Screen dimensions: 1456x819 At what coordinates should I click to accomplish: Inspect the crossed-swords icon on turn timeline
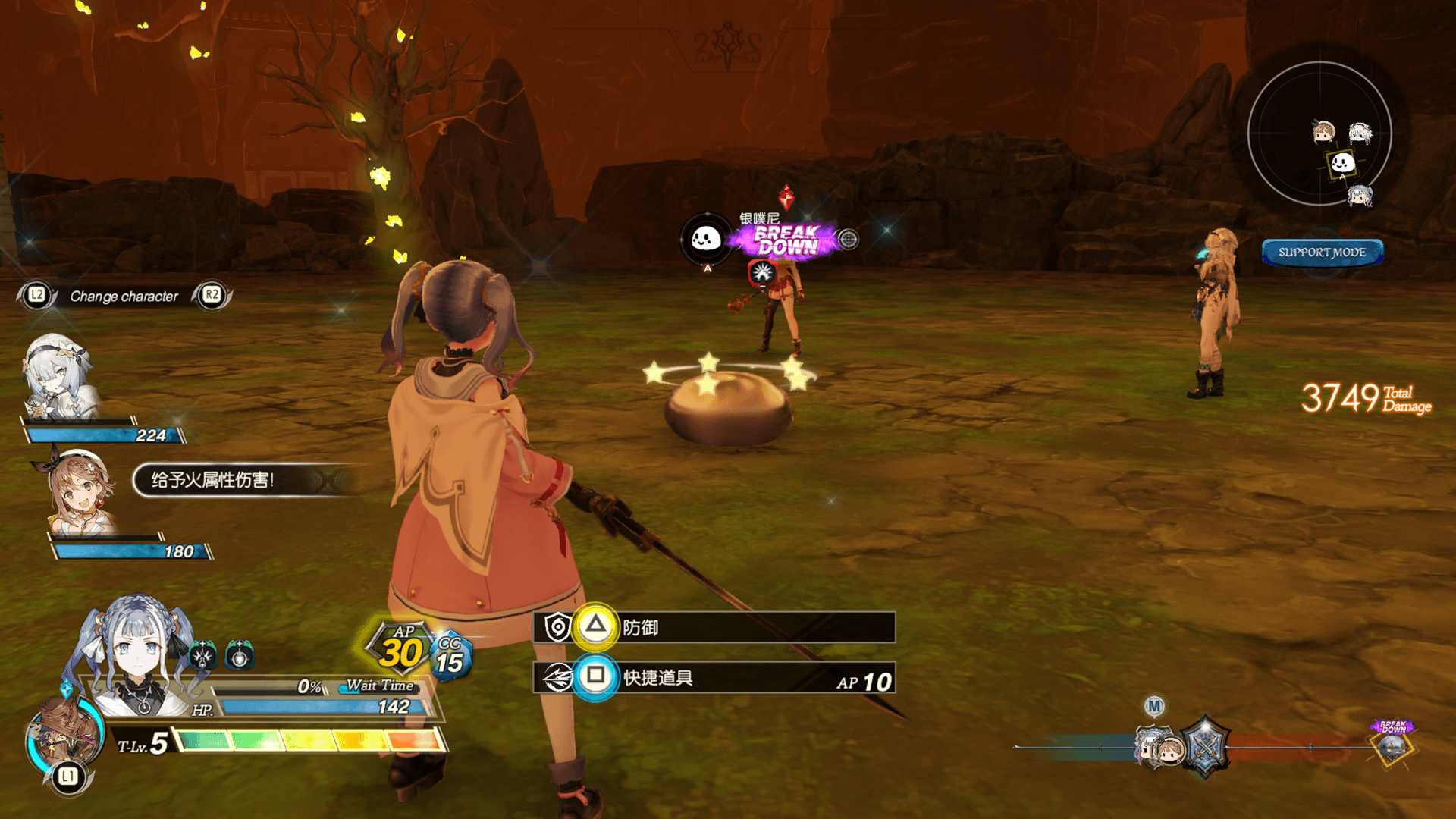pyautogui.click(x=1204, y=747)
